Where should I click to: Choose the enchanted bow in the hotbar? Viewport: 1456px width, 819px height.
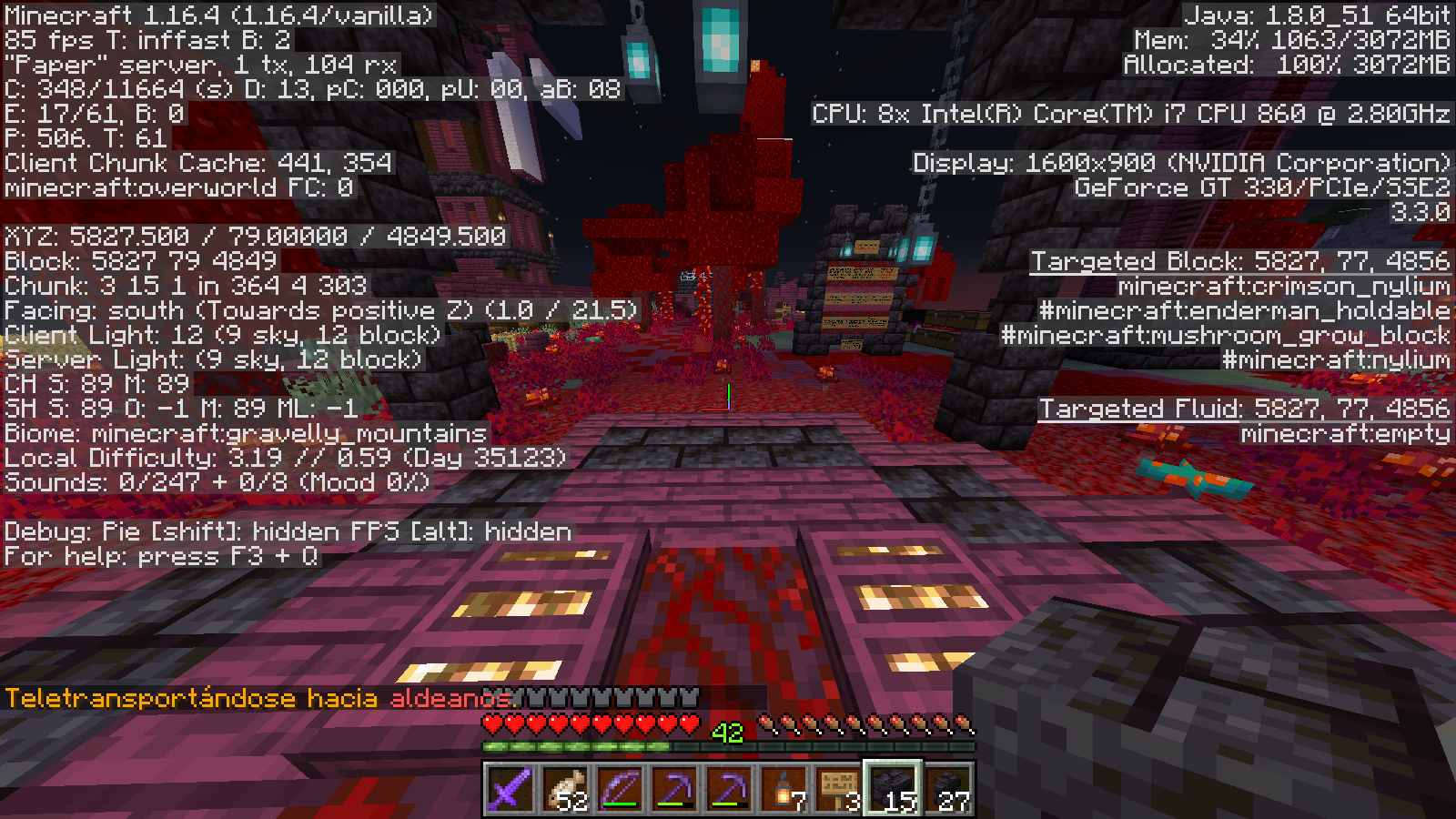(620, 788)
